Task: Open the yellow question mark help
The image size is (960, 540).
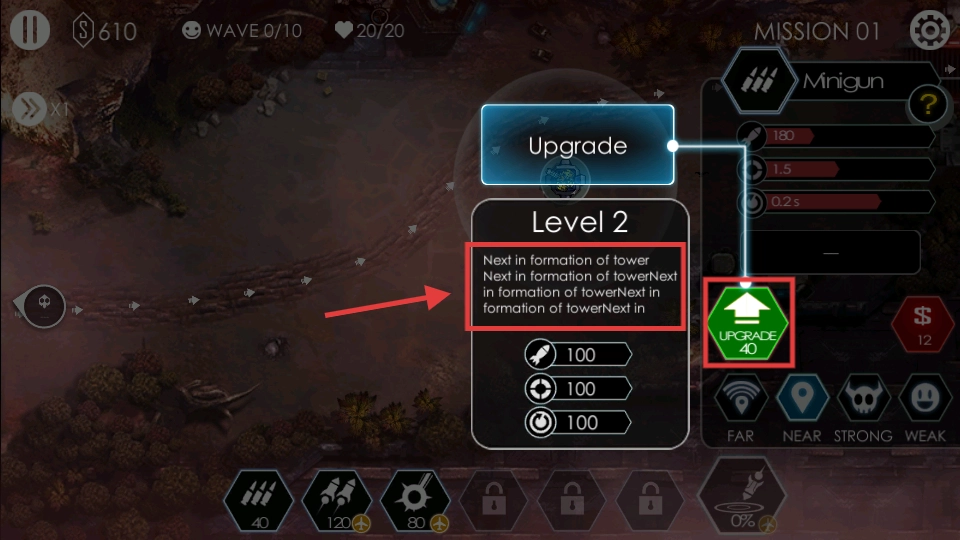Action: coord(926,104)
